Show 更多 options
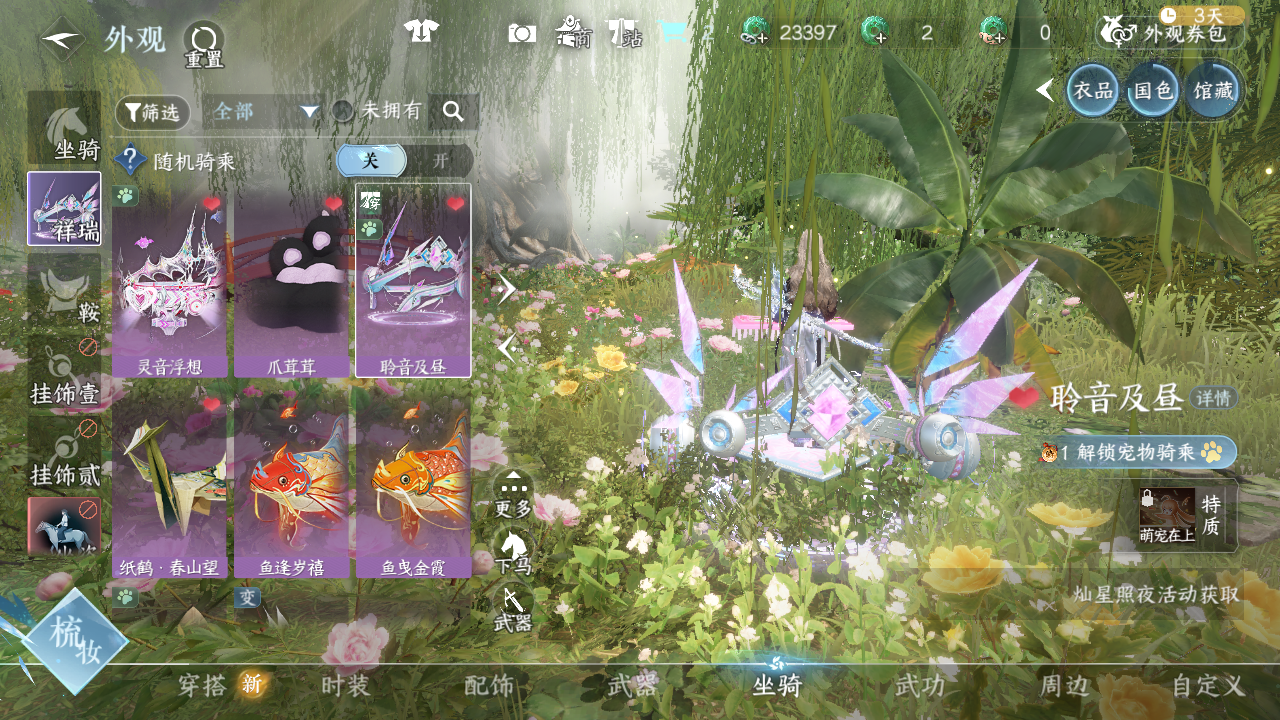1280x720 pixels. coord(514,493)
